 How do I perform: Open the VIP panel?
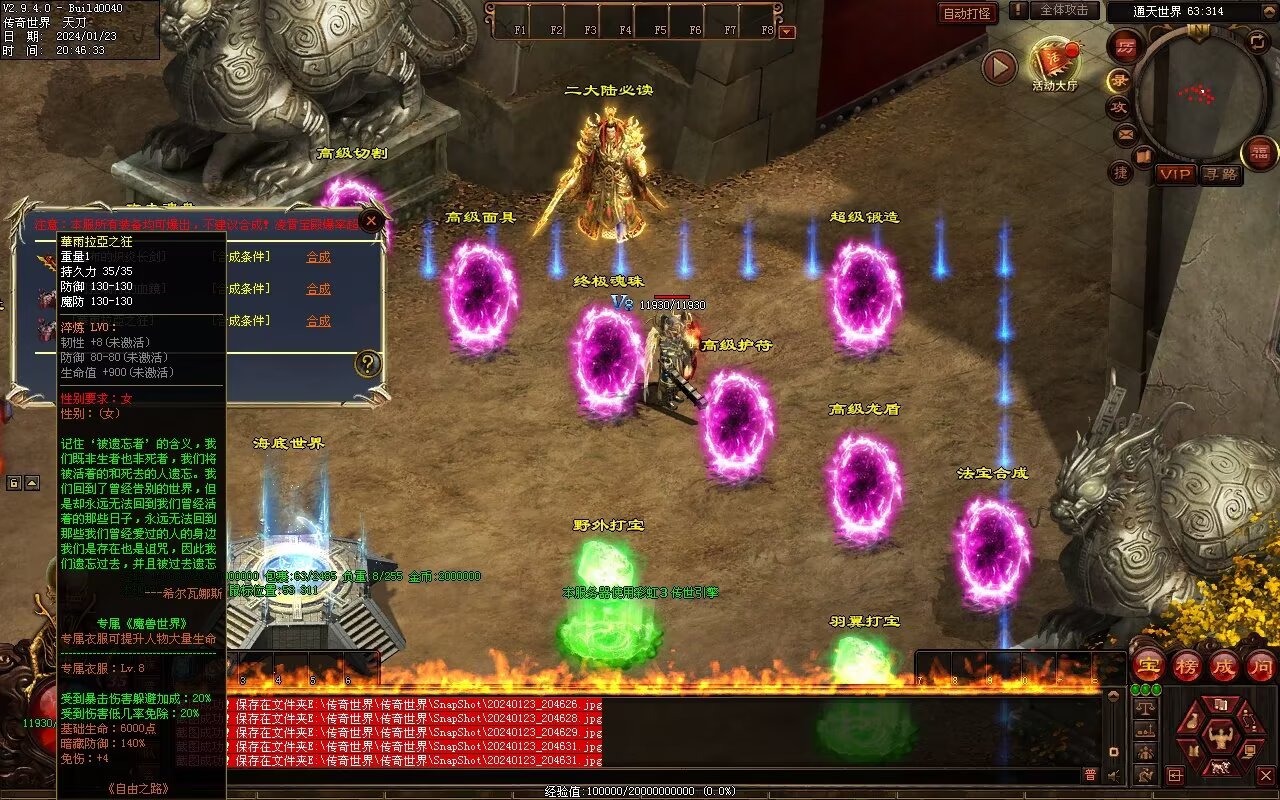click(1176, 174)
